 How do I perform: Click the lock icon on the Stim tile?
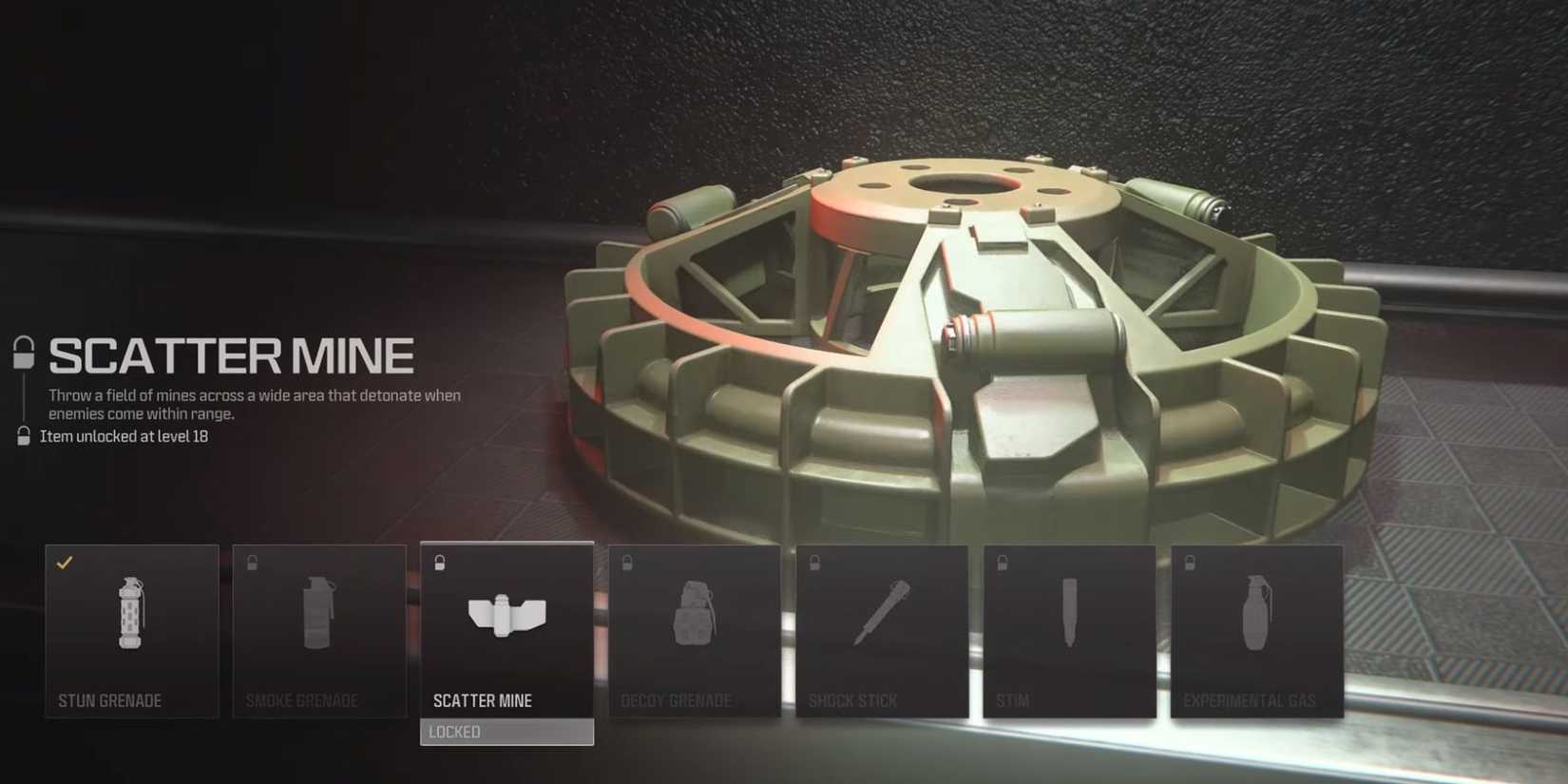coord(1002,561)
